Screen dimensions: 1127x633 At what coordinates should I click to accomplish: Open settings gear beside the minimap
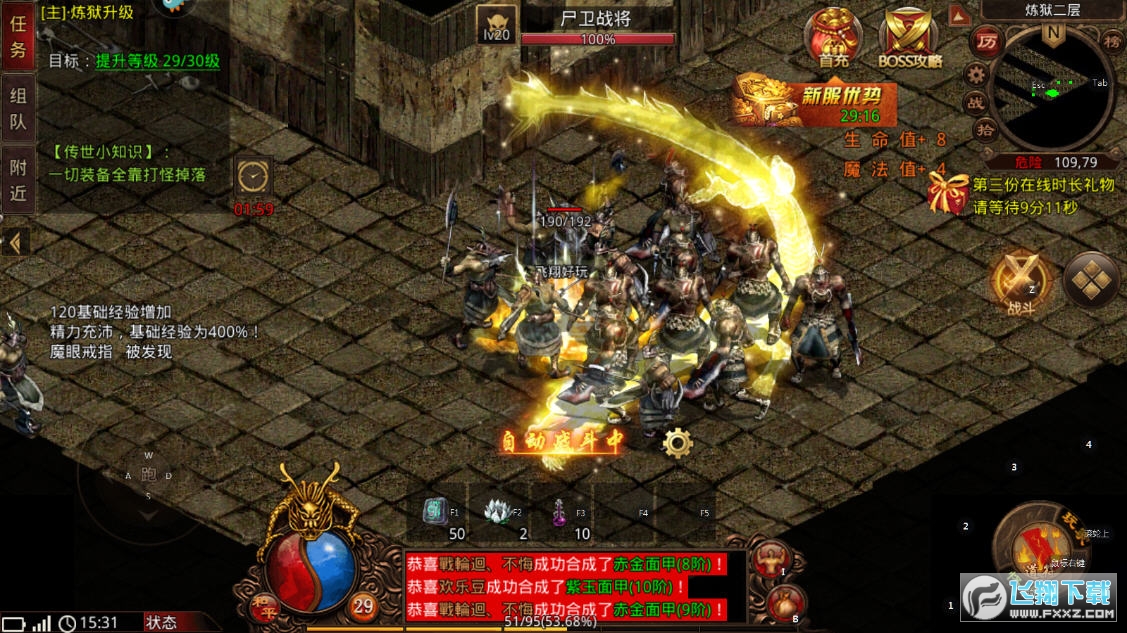pyautogui.click(x=976, y=74)
